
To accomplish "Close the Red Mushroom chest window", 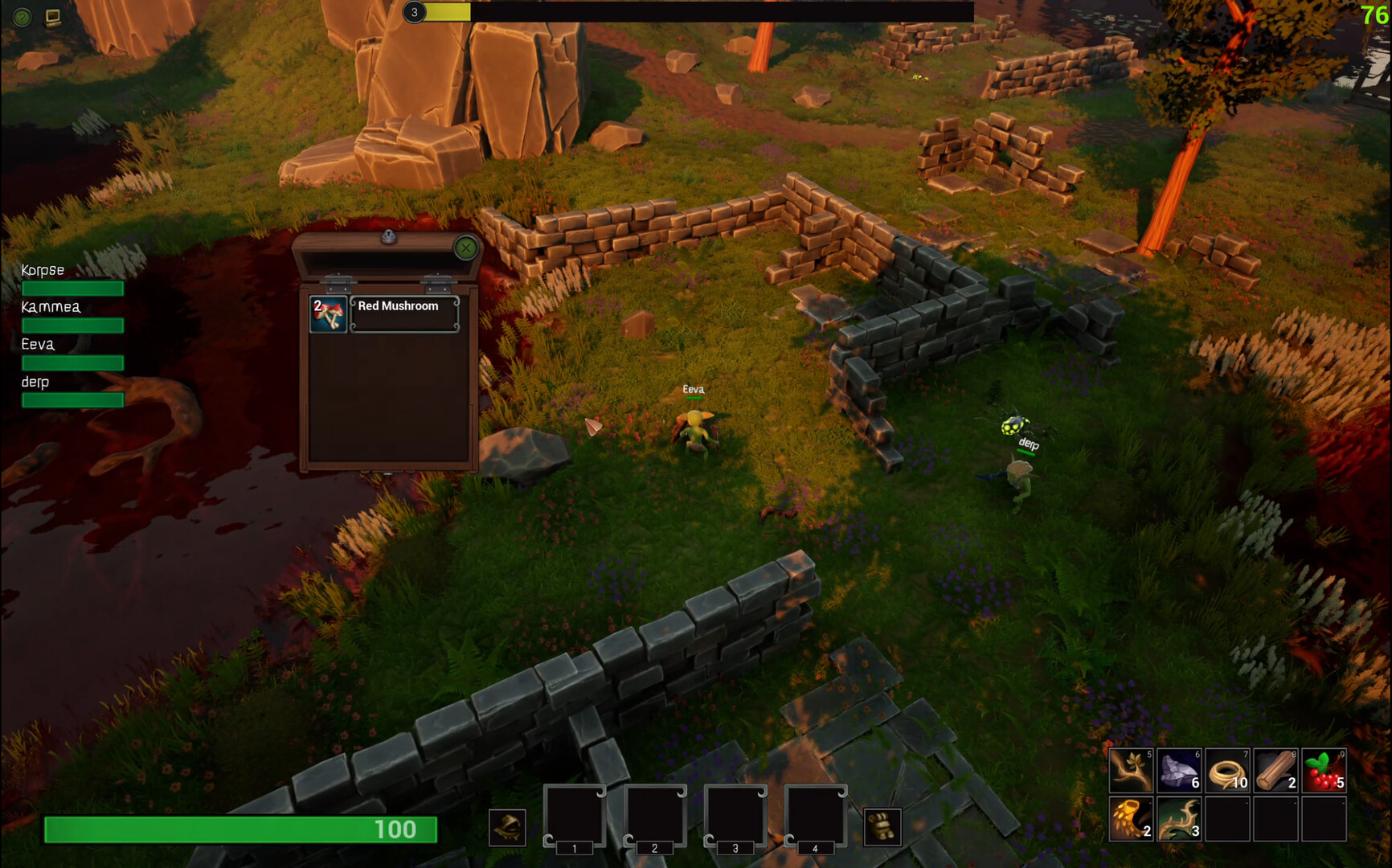I will [465, 248].
